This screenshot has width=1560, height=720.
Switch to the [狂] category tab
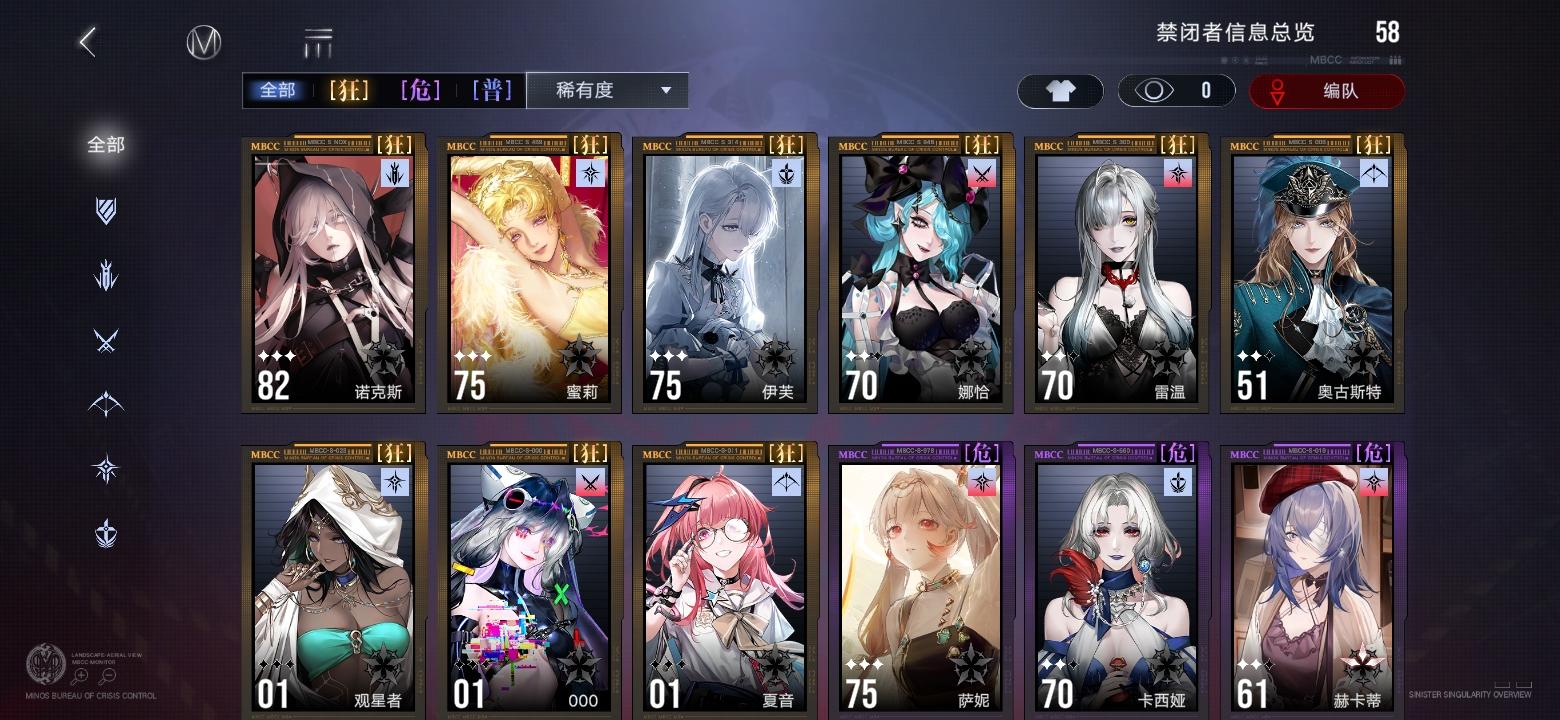click(x=349, y=90)
